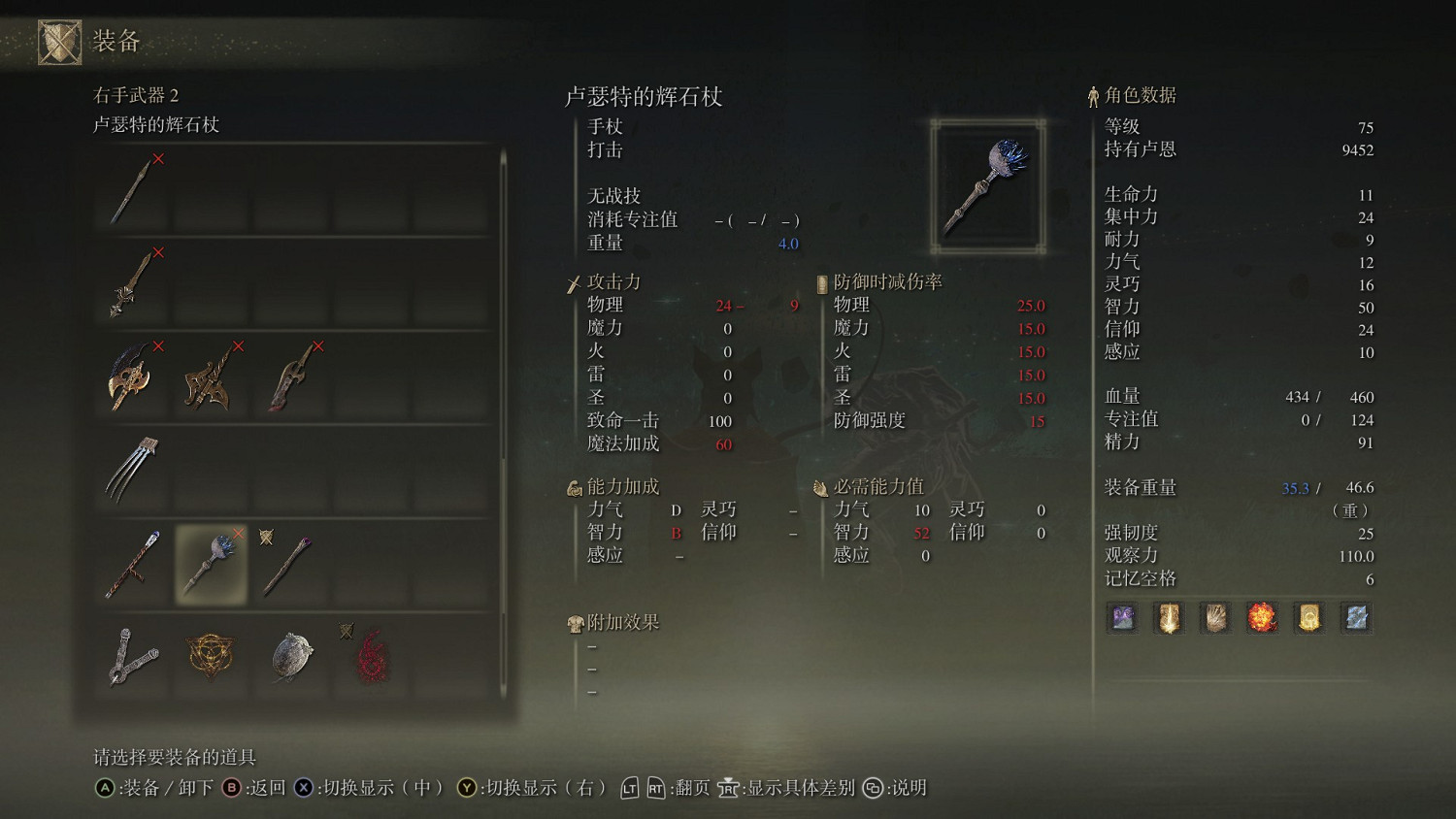Select the blue lightning spell memory slot
Viewport: 1456px width, 819px height.
pos(1355,617)
